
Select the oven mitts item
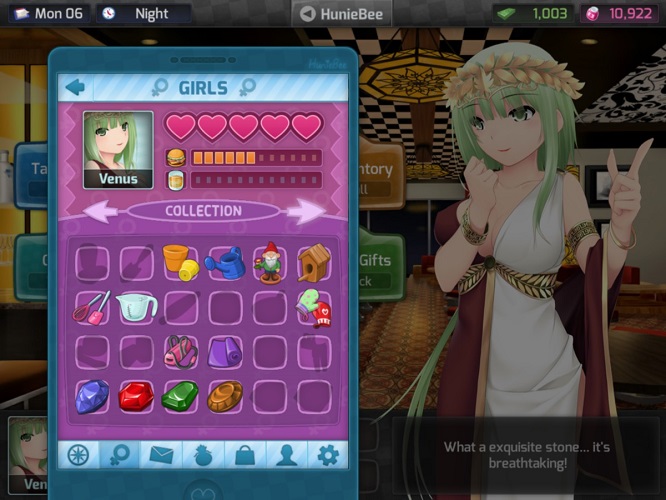coord(313,308)
